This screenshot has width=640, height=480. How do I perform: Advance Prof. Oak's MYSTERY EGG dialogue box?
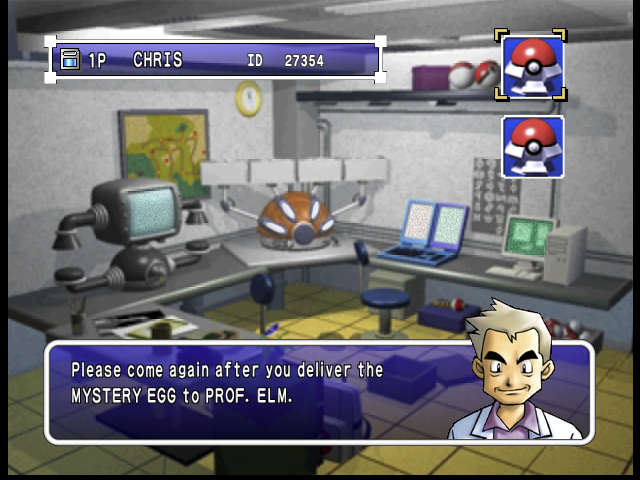coord(318,392)
